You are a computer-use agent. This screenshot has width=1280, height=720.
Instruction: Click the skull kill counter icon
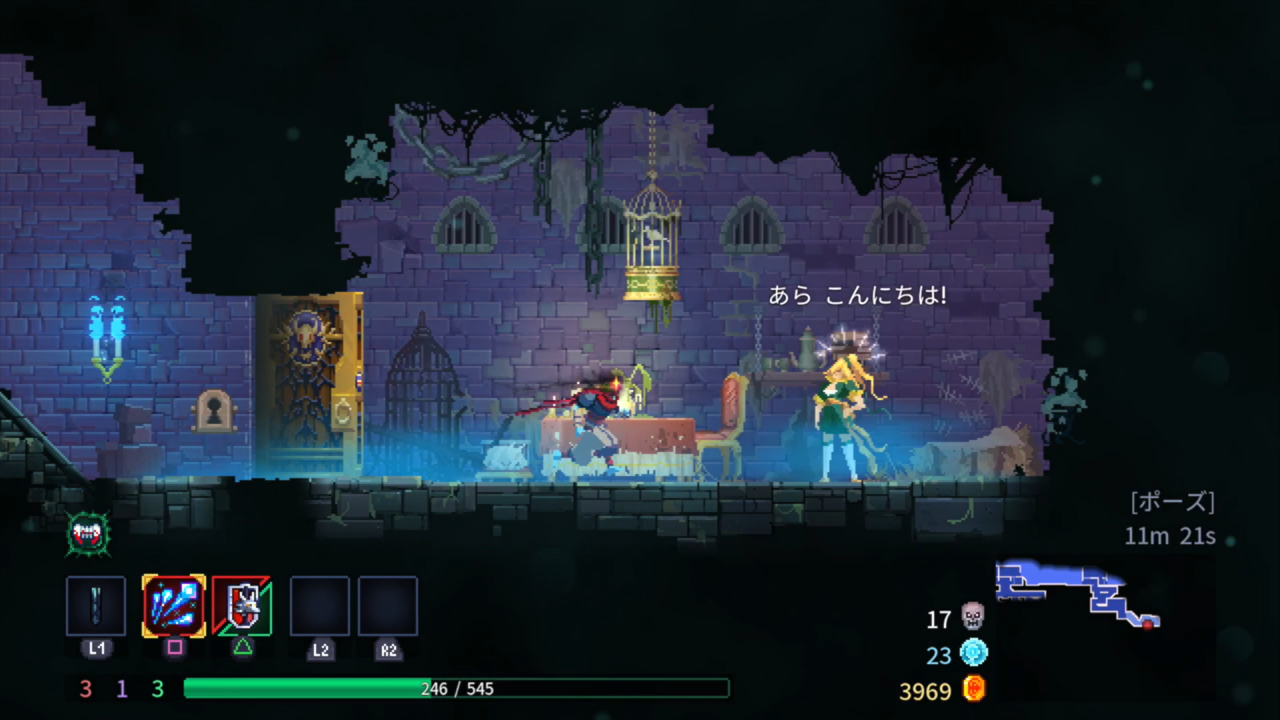coord(972,617)
